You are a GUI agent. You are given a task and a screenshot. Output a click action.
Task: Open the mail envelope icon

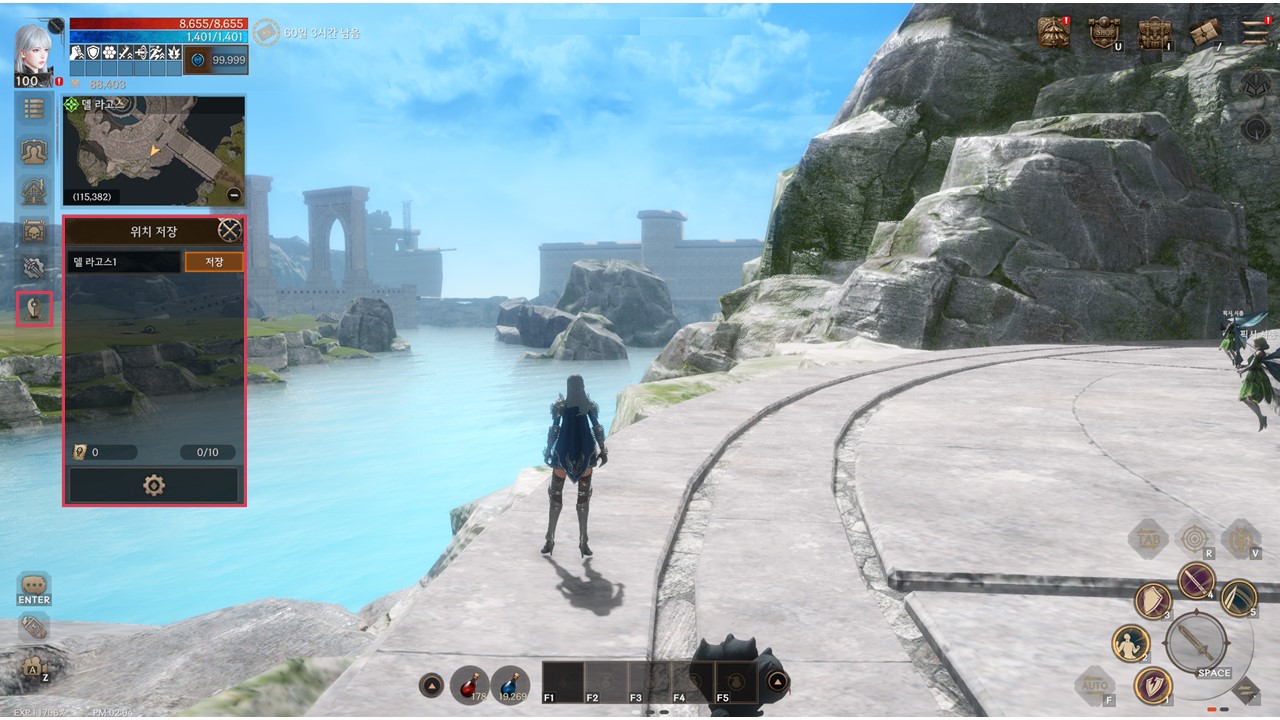pos(1205,33)
